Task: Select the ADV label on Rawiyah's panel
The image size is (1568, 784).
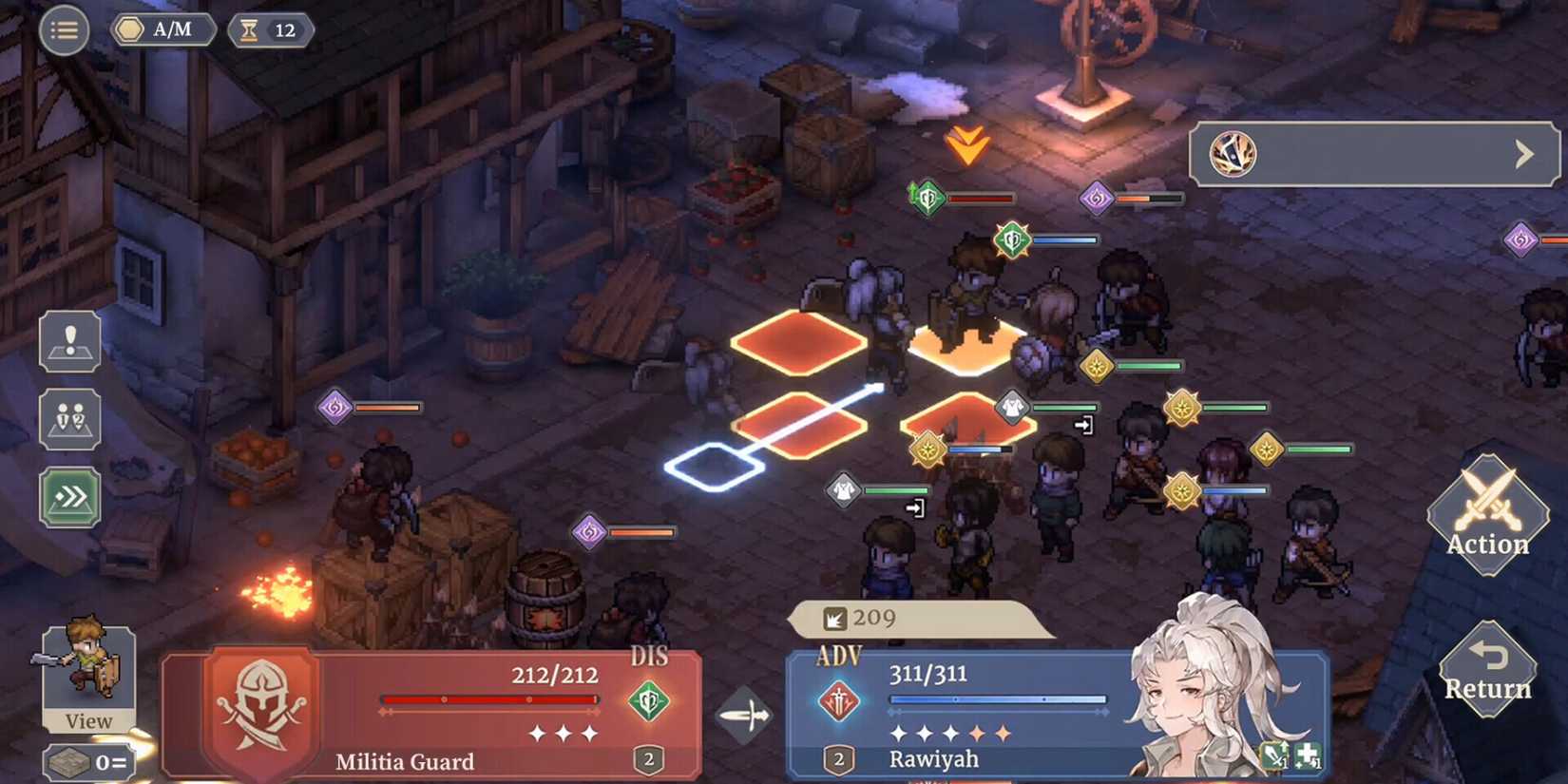Action: pyautogui.click(x=836, y=656)
